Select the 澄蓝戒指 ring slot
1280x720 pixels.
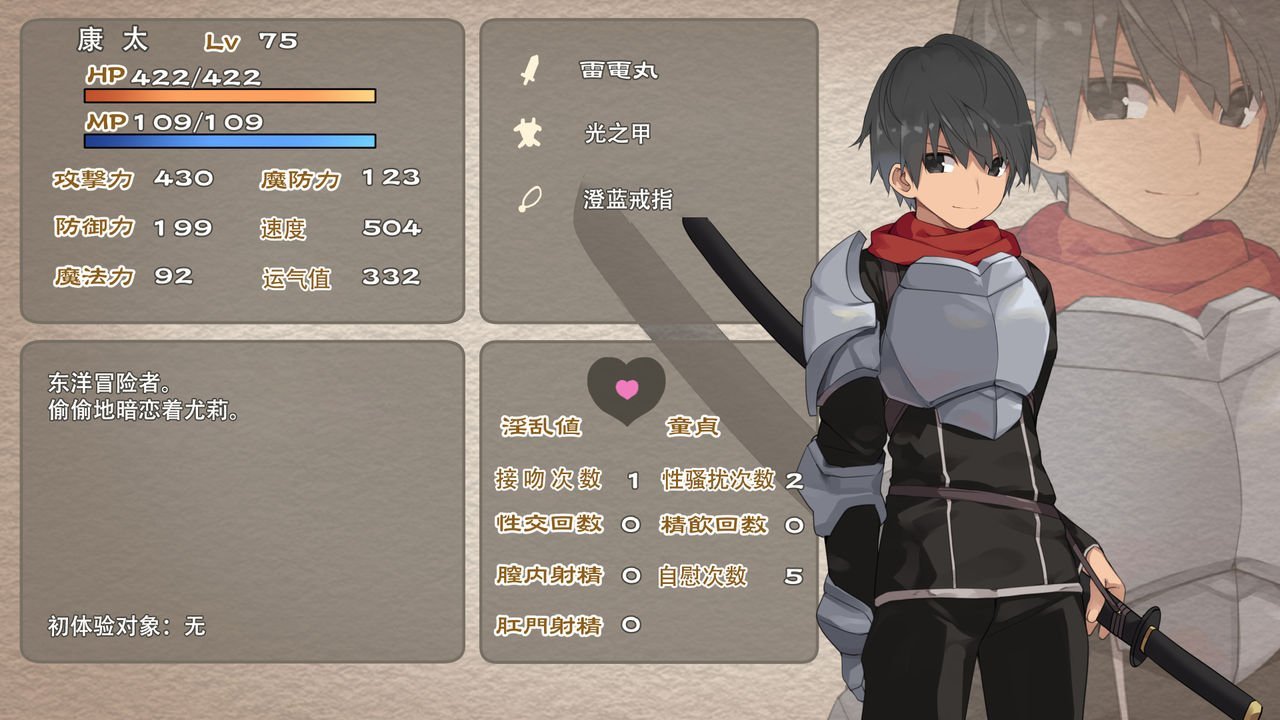627,199
